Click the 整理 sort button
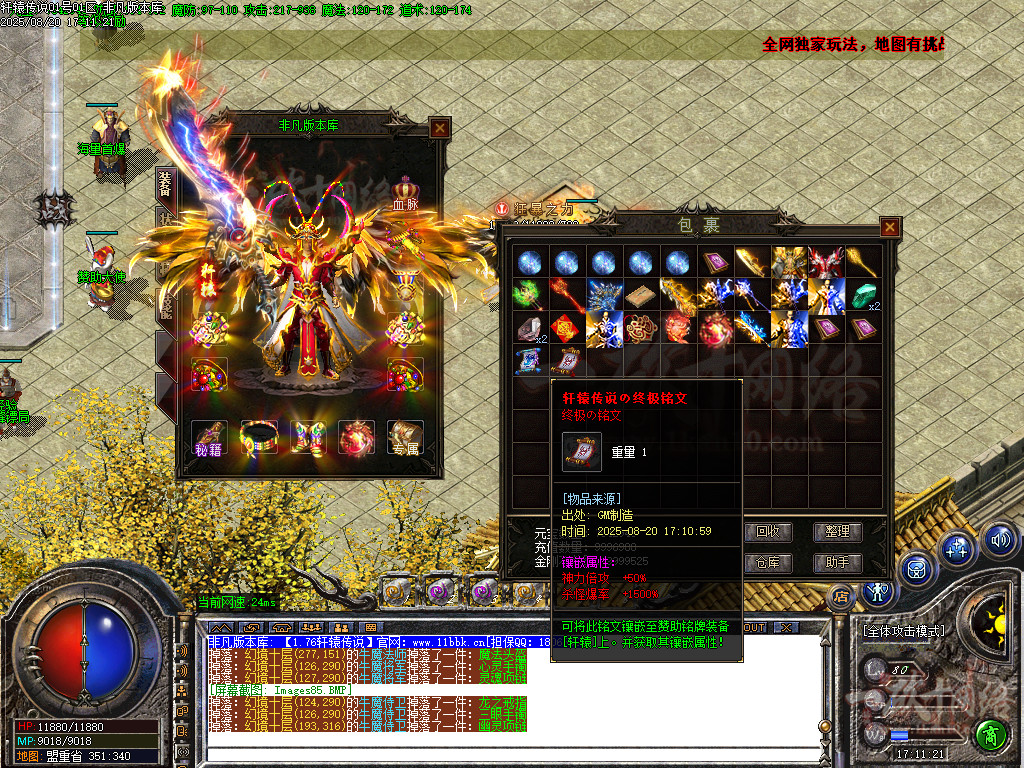This screenshot has height=768, width=1024. tap(837, 532)
